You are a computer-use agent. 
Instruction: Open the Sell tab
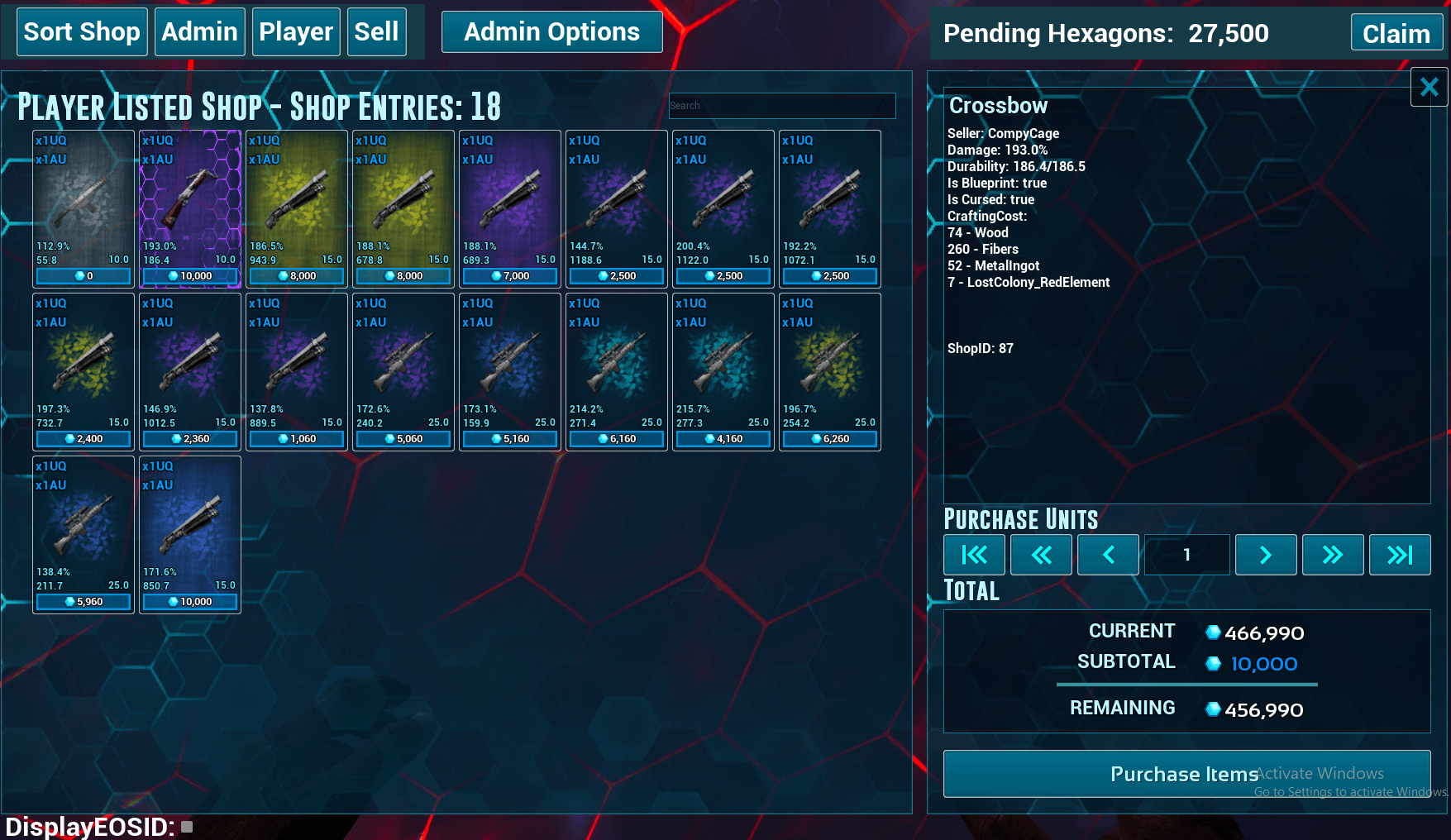(376, 32)
